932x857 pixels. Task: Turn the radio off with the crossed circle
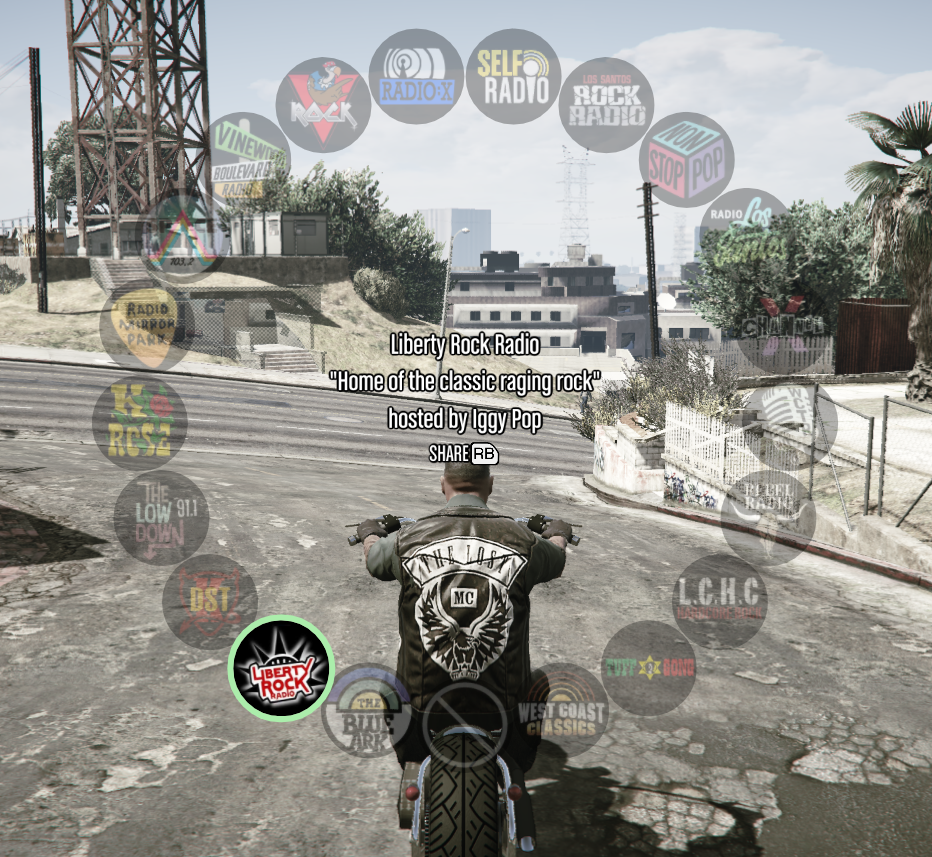pos(465,725)
